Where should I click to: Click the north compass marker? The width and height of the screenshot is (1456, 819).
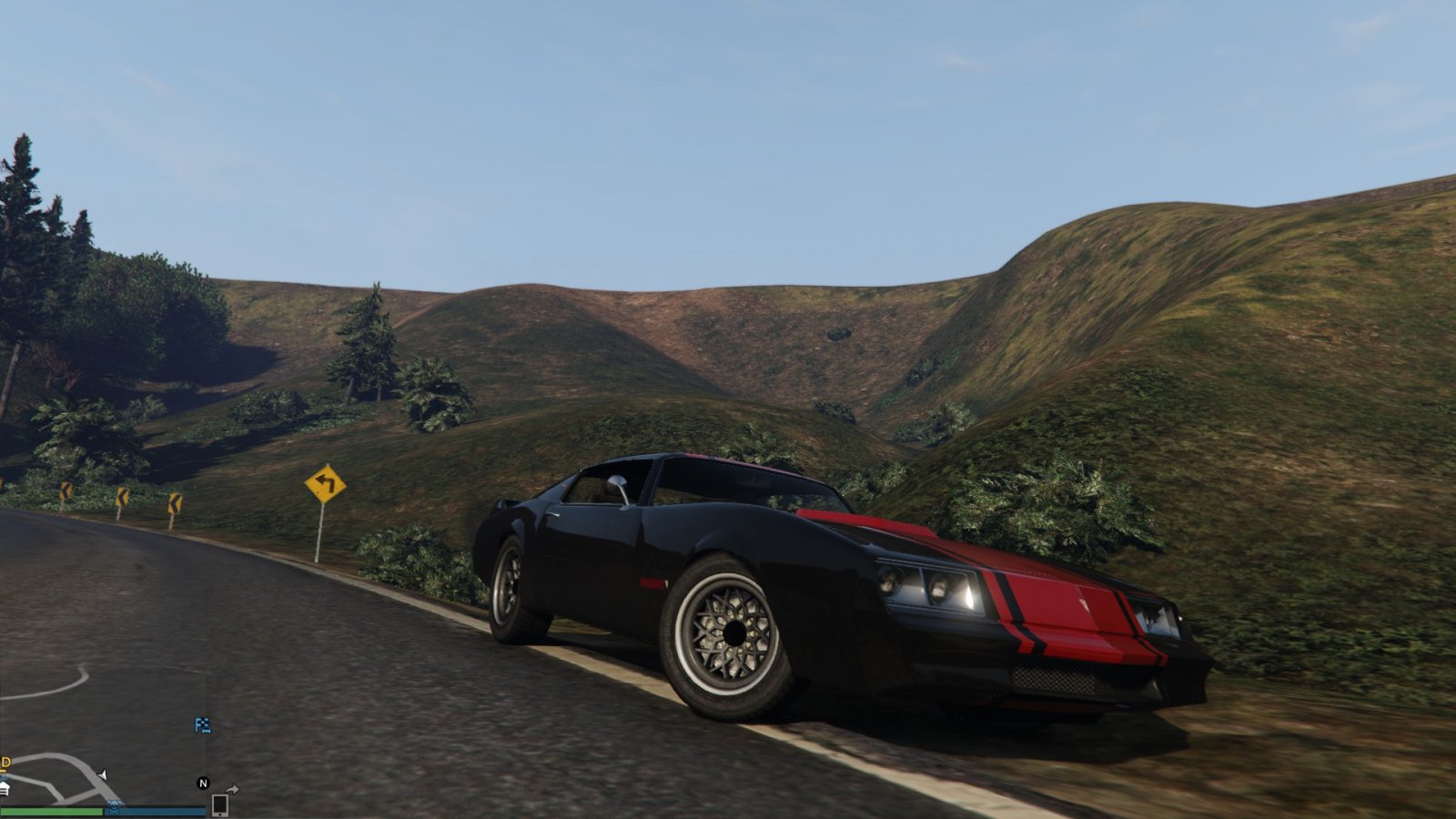coord(203,784)
